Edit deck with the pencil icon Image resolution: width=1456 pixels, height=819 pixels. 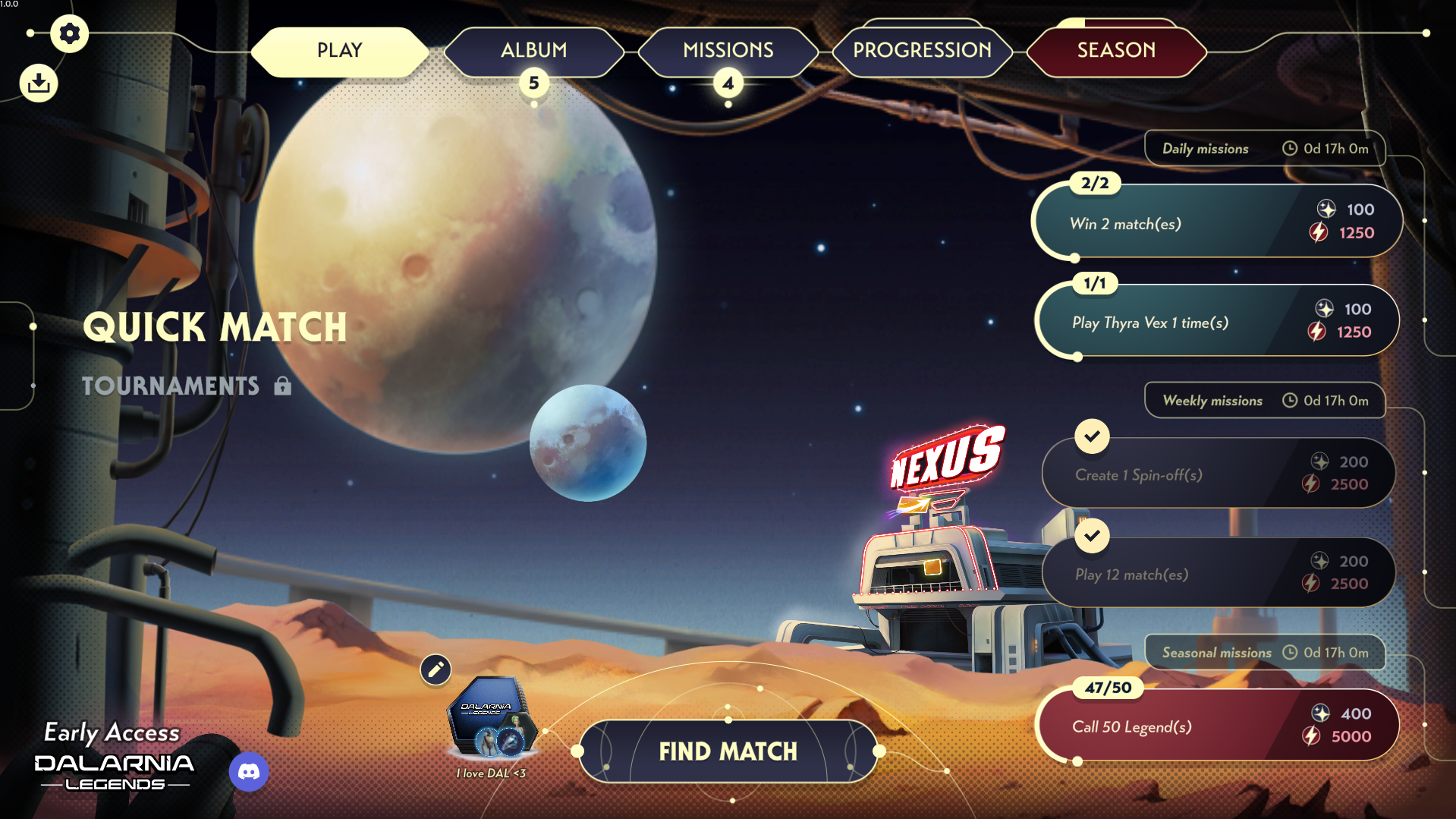[436, 669]
